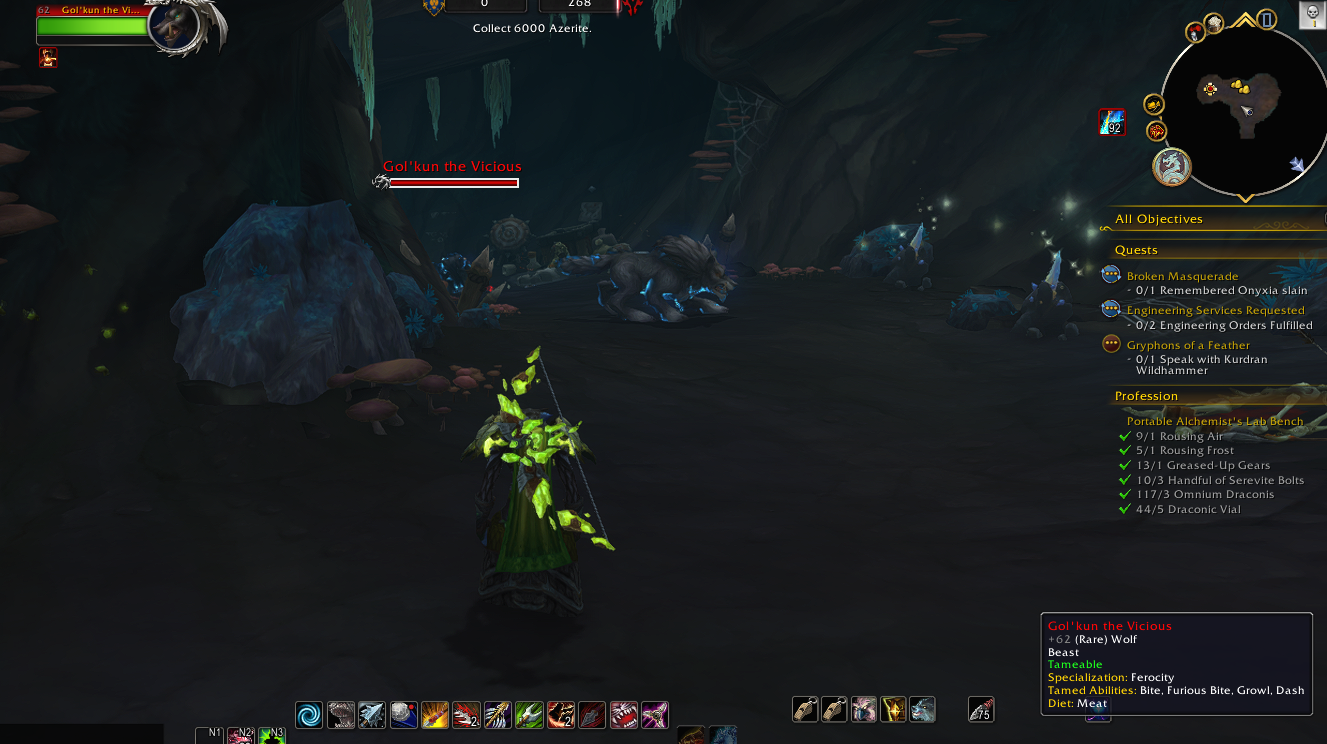Viewport: 1327px width, 744px height.
Task: Click the red debuff icon under target frame
Action: coord(48,58)
